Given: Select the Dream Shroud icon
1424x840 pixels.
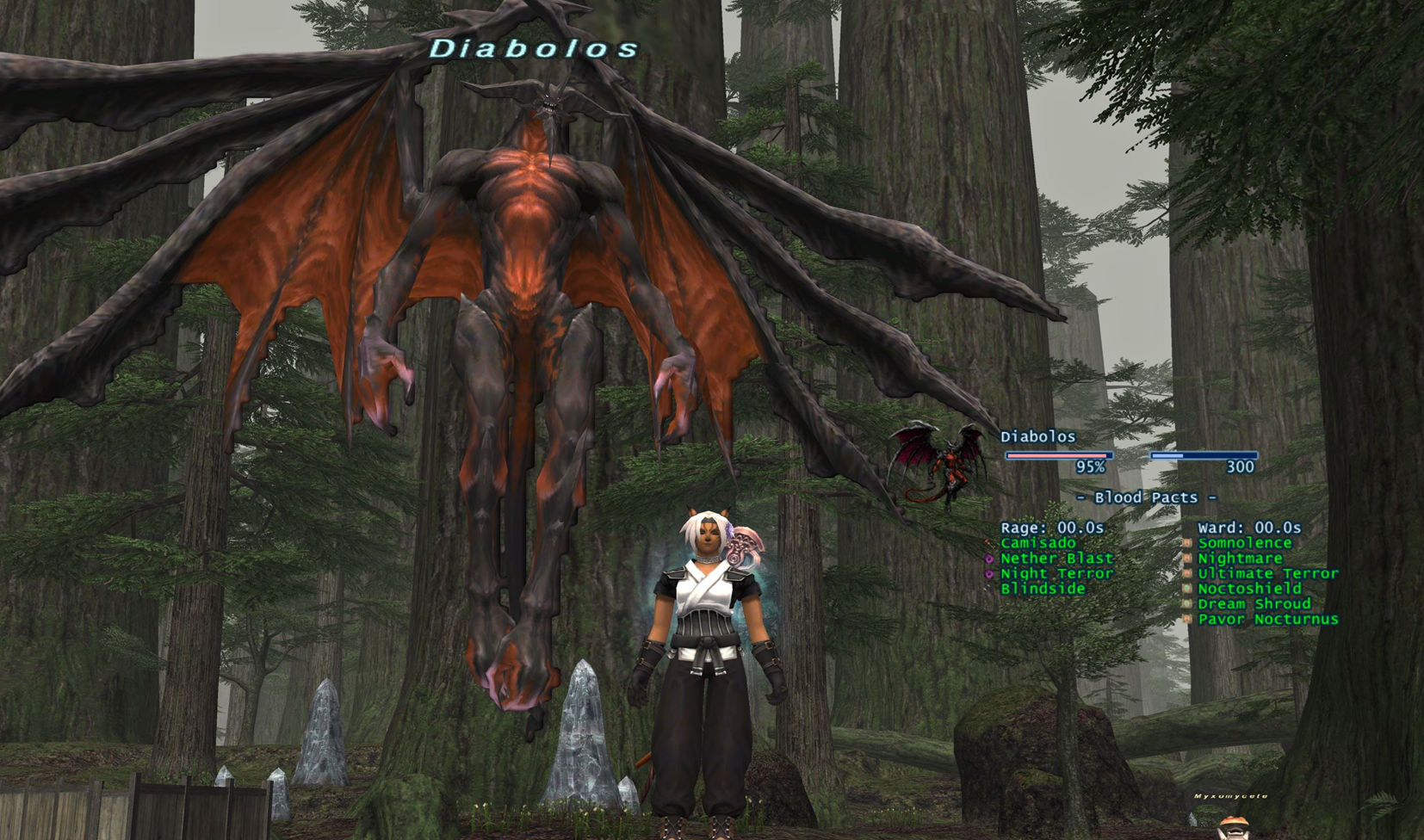Looking at the screenshot, I should 1187,604.
